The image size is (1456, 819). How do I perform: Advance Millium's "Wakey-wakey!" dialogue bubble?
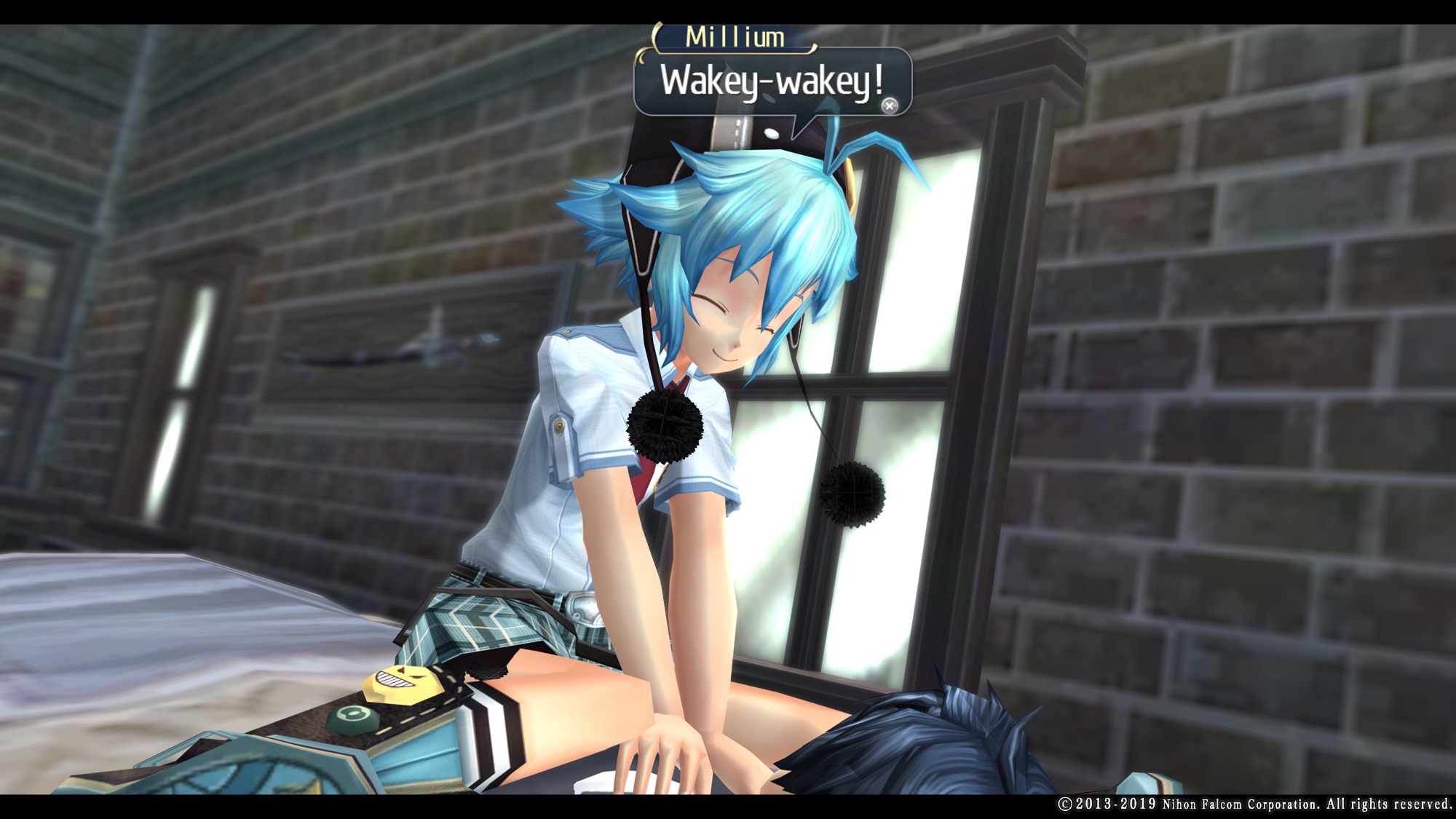pos(889,106)
